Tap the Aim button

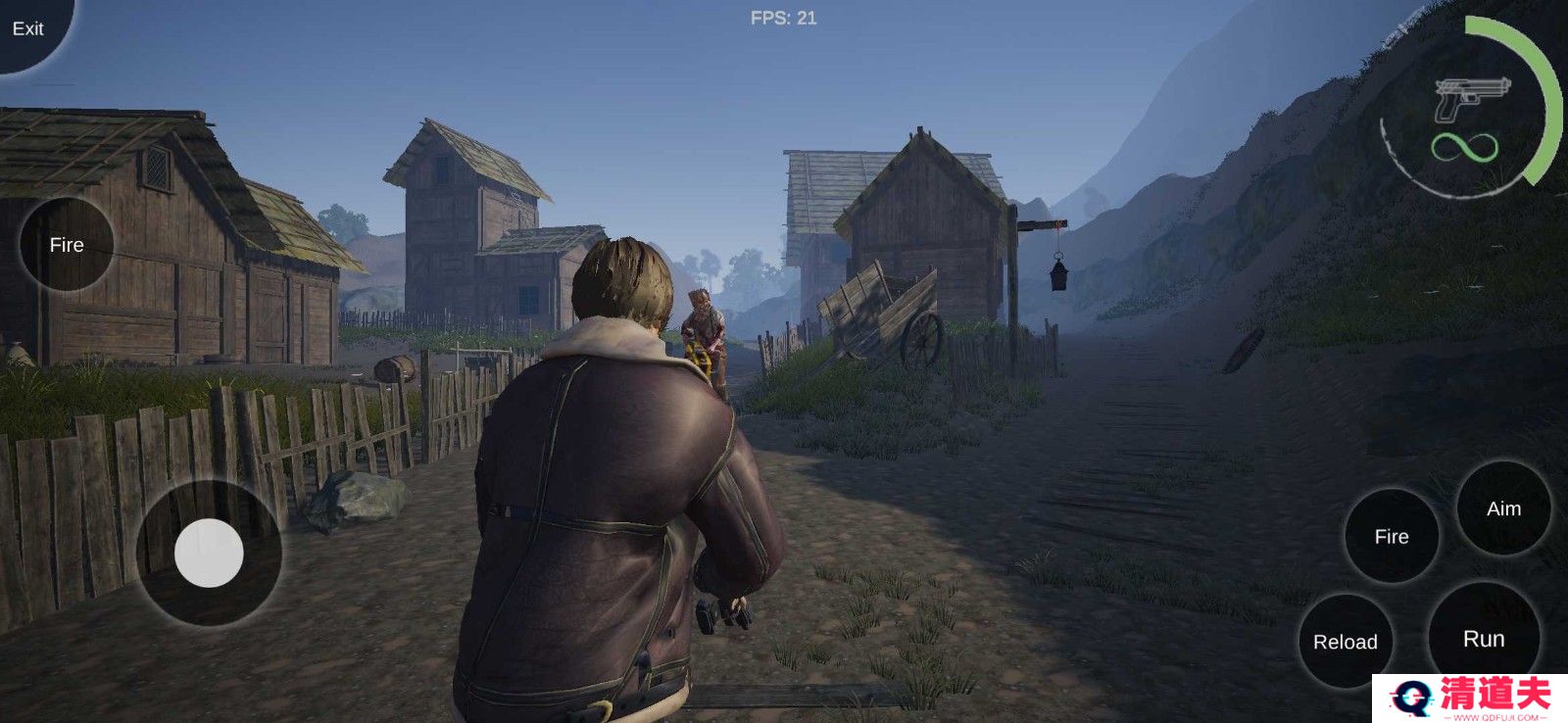pyautogui.click(x=1503, y=508)
